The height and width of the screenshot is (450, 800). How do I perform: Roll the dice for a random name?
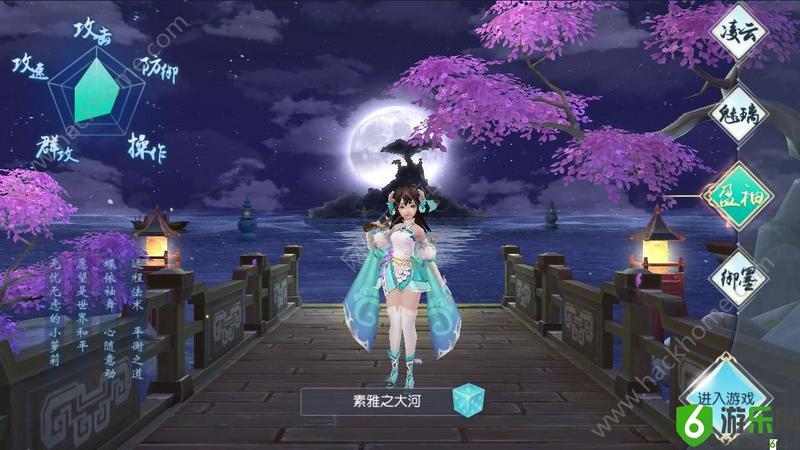[x=467, y=401]
